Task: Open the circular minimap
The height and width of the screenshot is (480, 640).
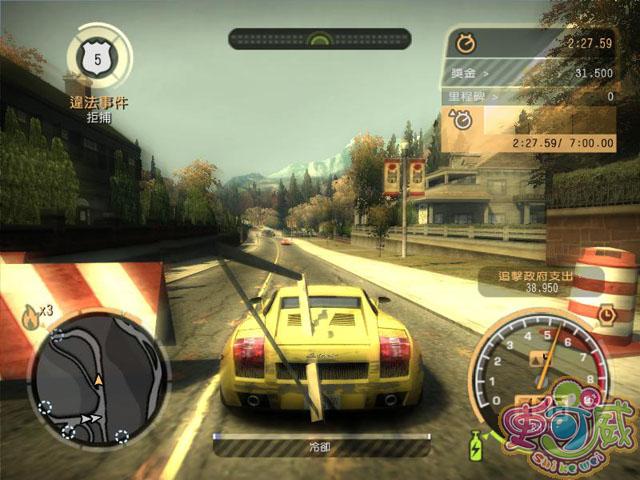Action: (x=97, y=377)
